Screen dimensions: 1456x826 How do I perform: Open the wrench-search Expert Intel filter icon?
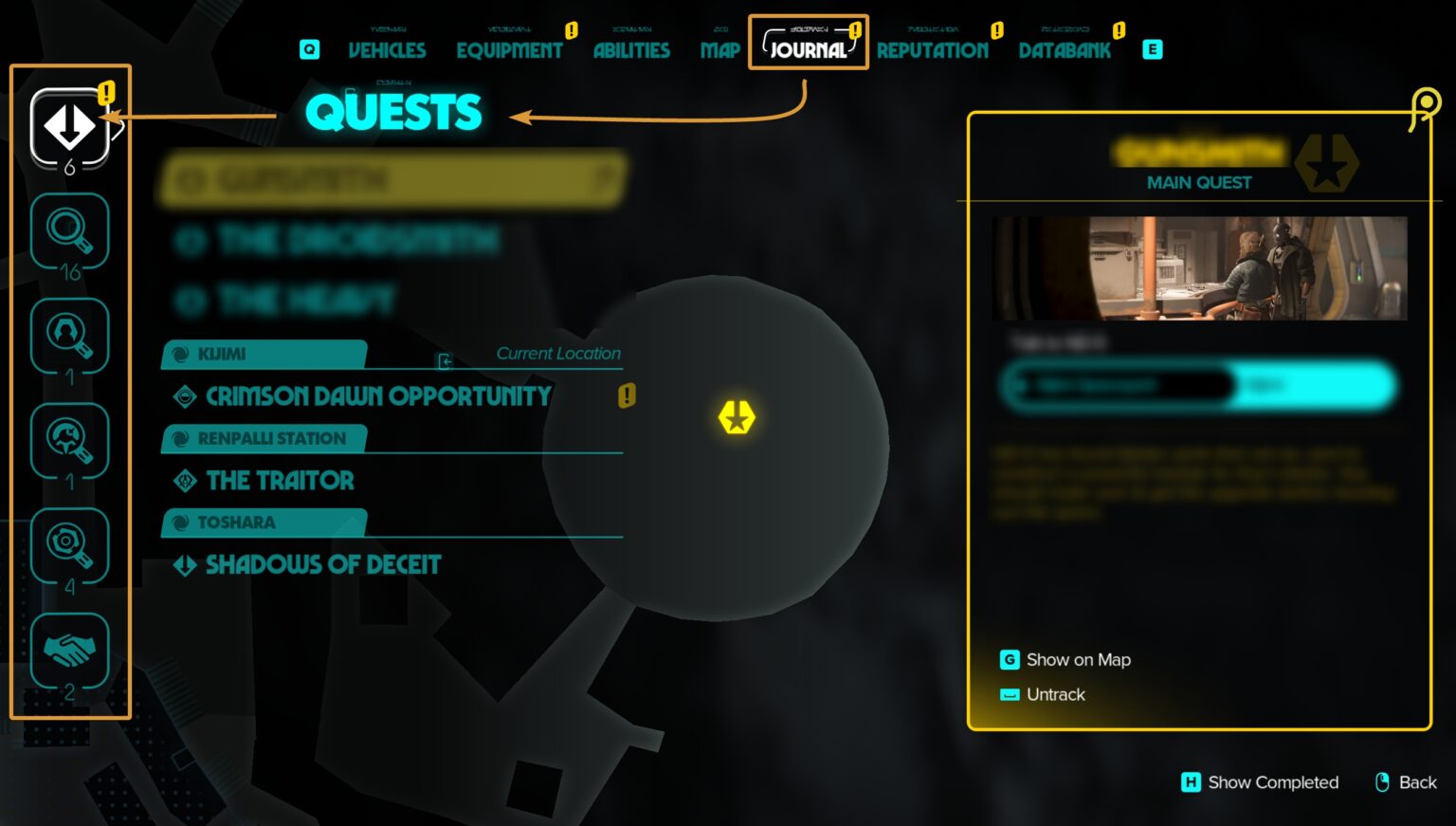pos(68,439)
